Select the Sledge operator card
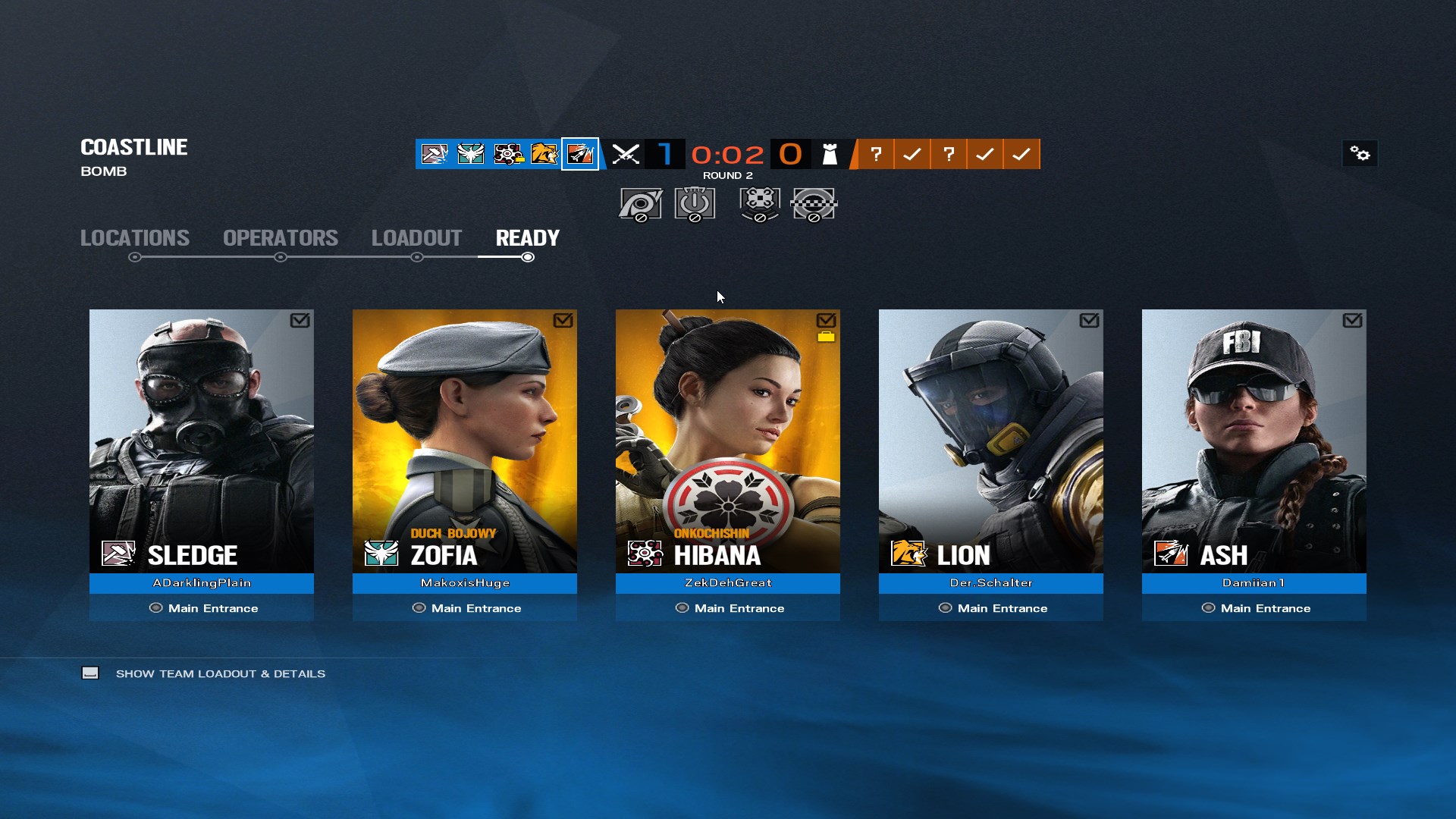The image size is (1456, 819). click(202, 441)
